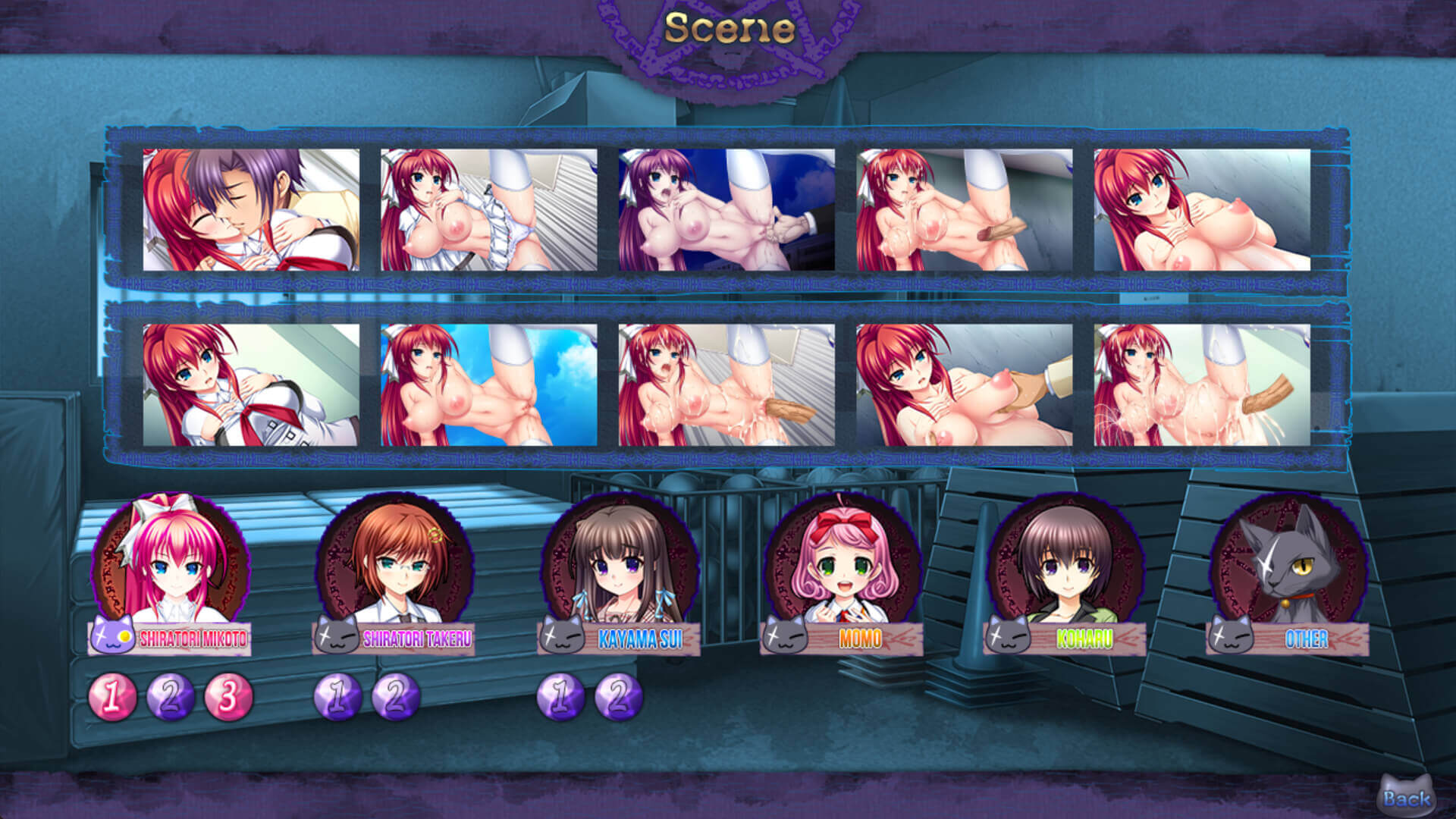Click the cat-shaped Back button
Viewport: 1456px width, 819px height.
pyautogui.click(x=1405, y=796)
